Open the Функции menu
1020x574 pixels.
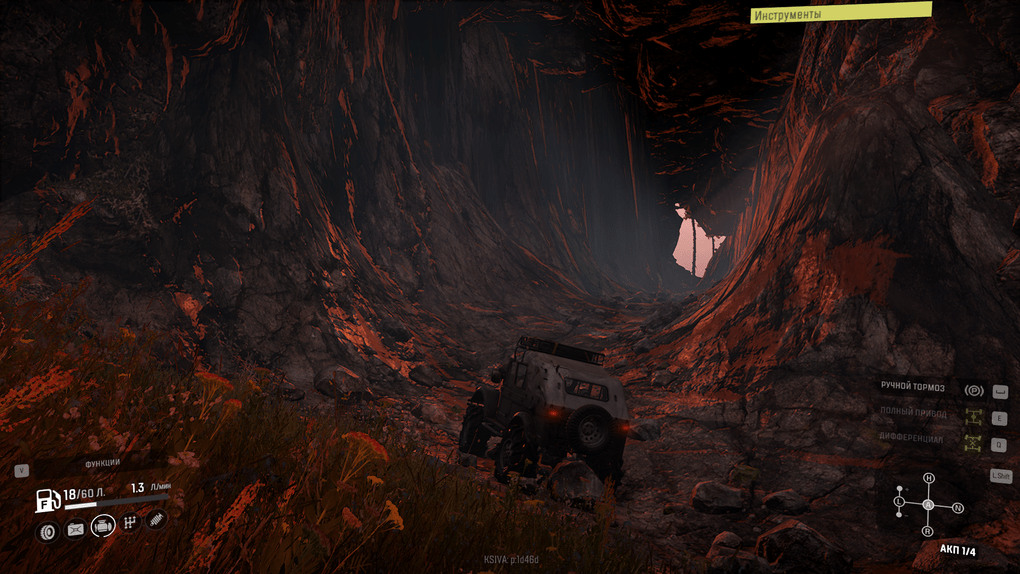[102, 462]
